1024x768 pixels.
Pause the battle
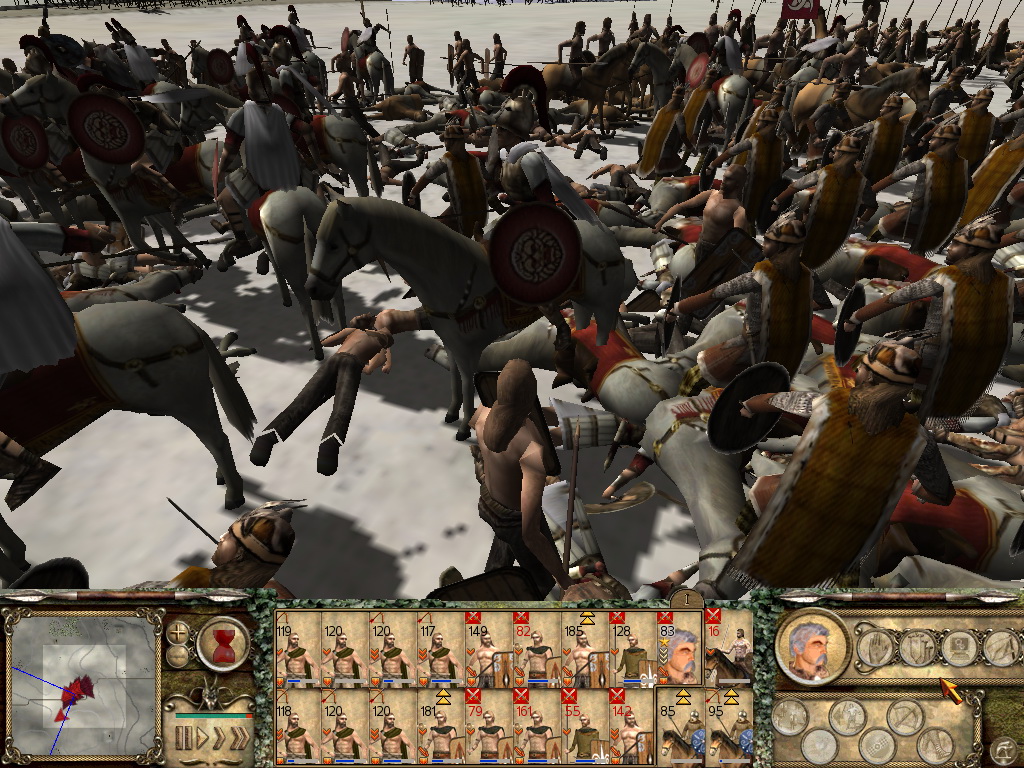coord(184,739)
